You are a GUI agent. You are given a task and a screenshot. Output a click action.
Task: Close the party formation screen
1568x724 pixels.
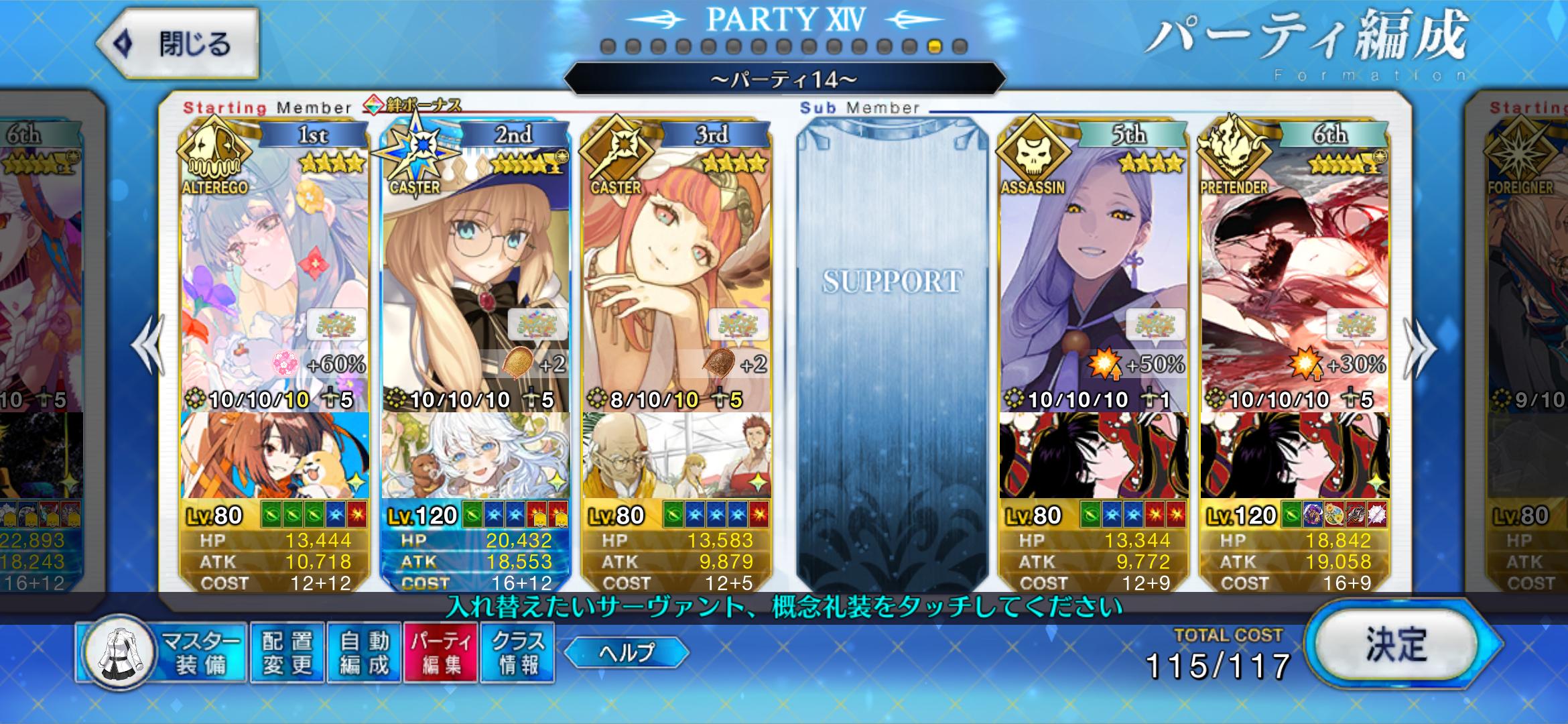(178, 44)
